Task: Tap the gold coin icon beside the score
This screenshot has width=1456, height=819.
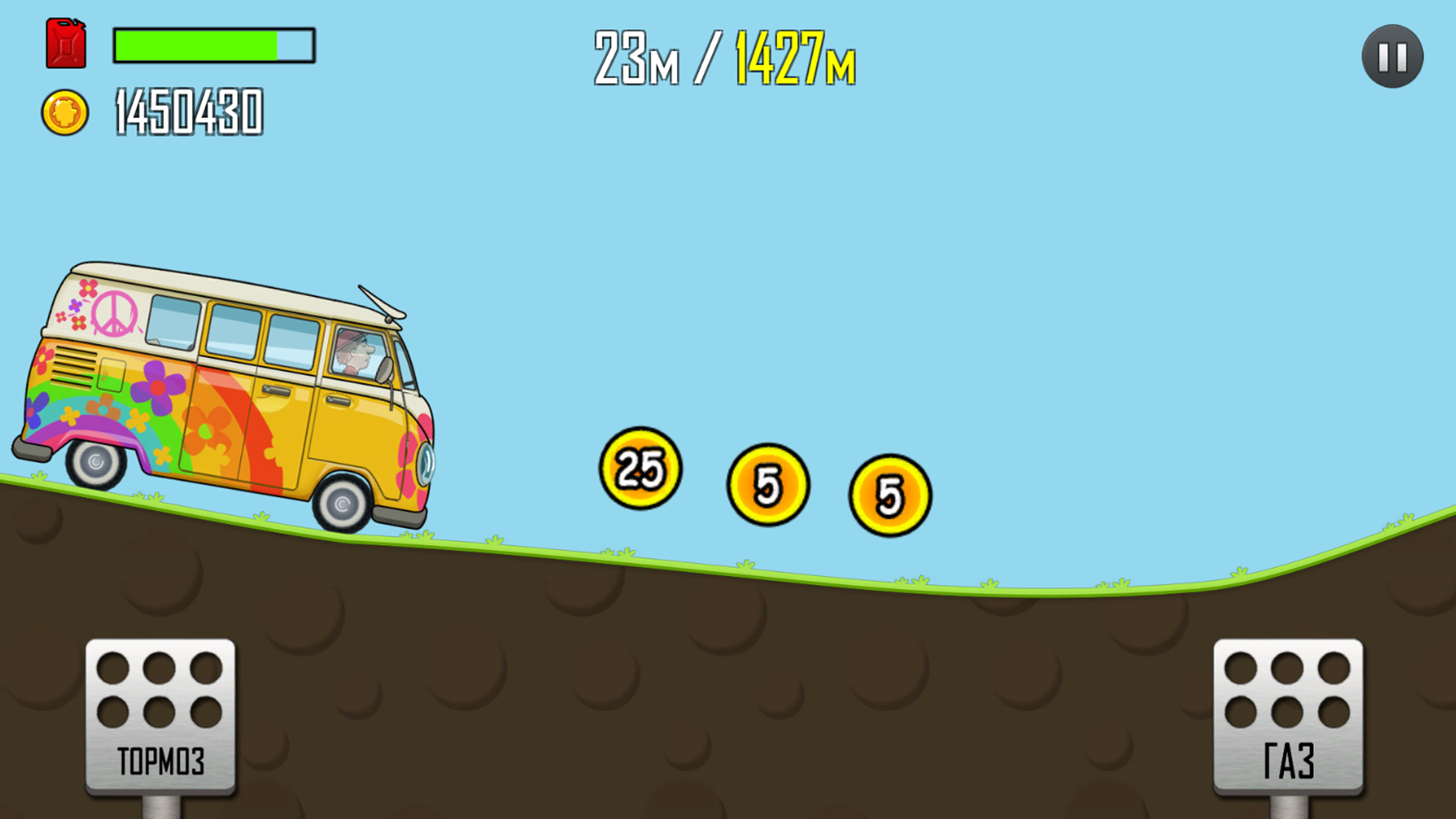Action: pos(67,111)
